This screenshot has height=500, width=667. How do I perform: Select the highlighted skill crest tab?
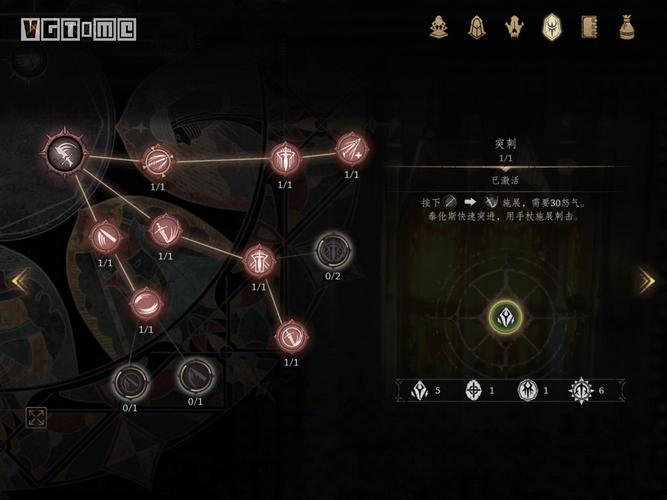pos(551,27)
